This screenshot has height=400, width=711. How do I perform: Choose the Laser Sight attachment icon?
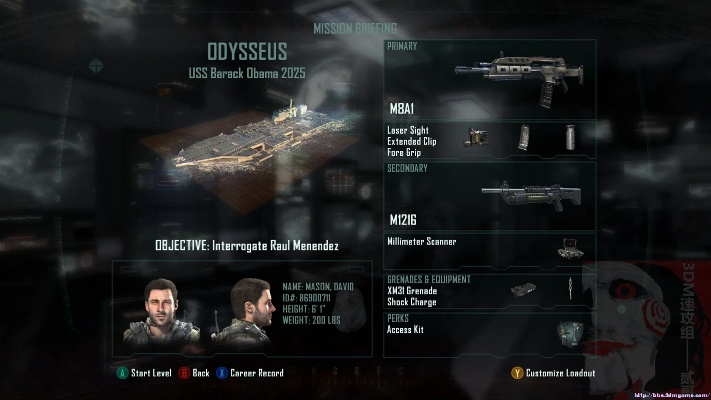(x=474, y=139)
